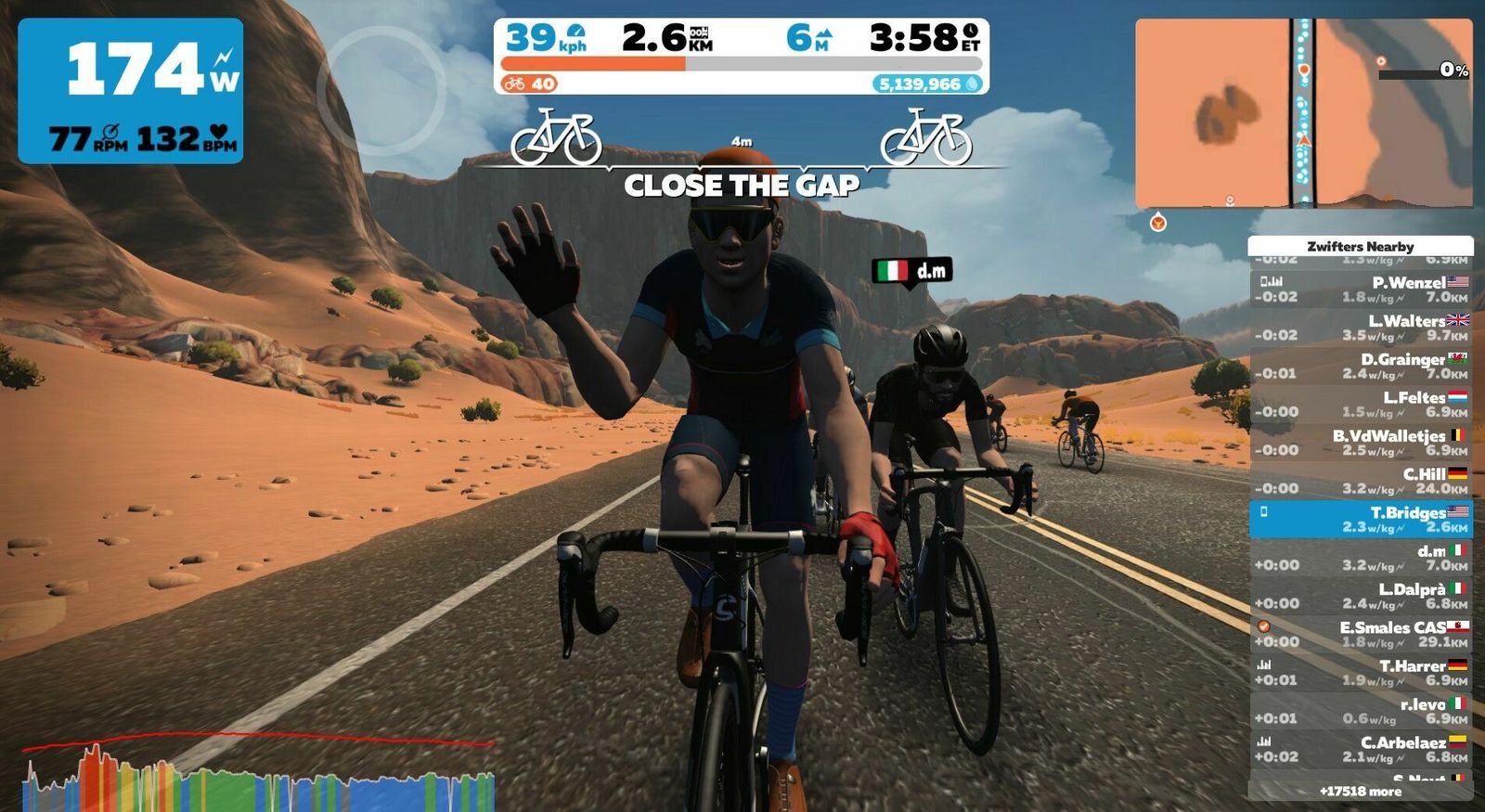The image size is (1485, 812).
Task: Choose E.Smales CAS rider row
Action: click(x=1361, y=634)
